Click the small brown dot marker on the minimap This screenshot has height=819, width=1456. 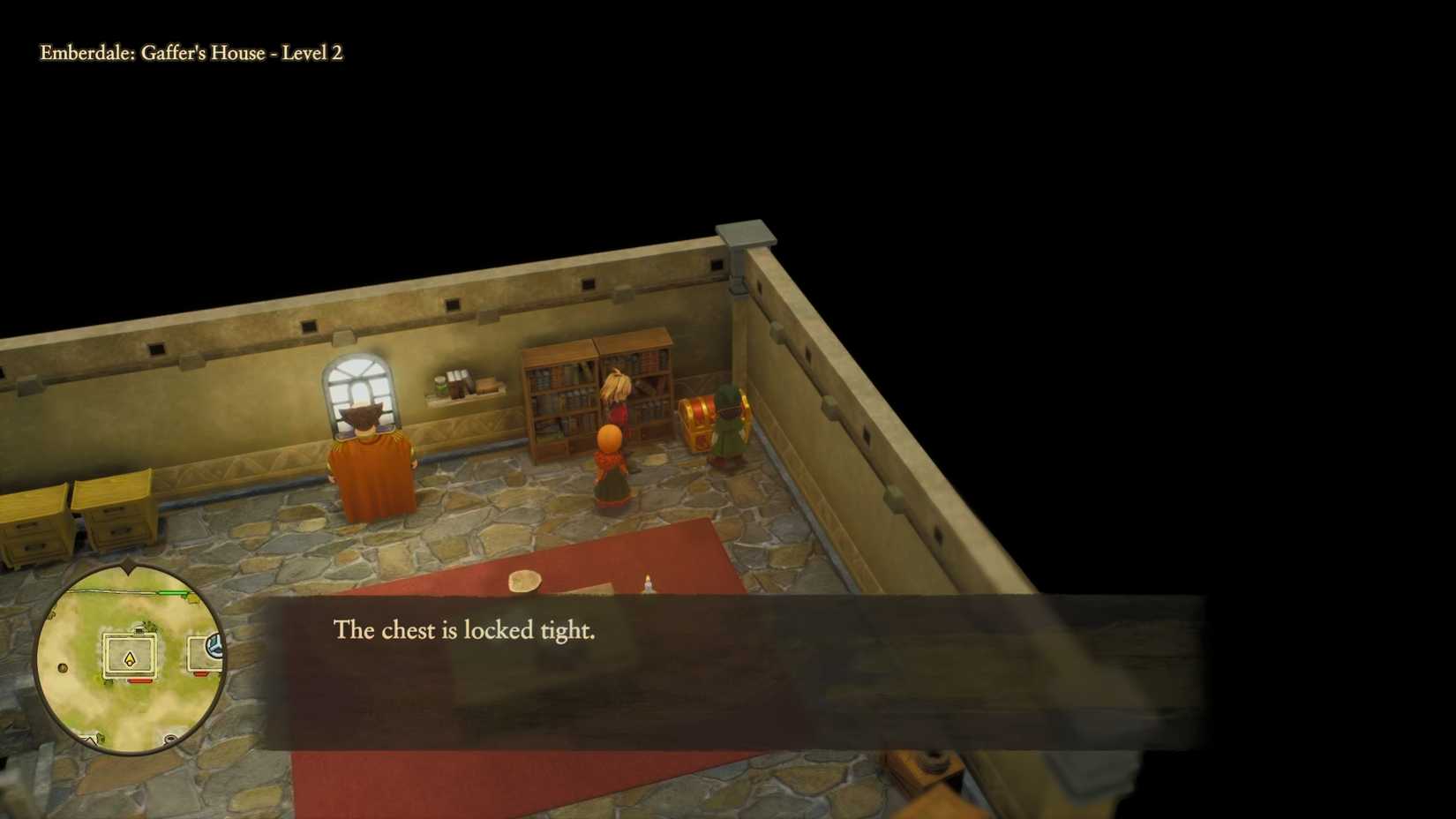point(62,667)
